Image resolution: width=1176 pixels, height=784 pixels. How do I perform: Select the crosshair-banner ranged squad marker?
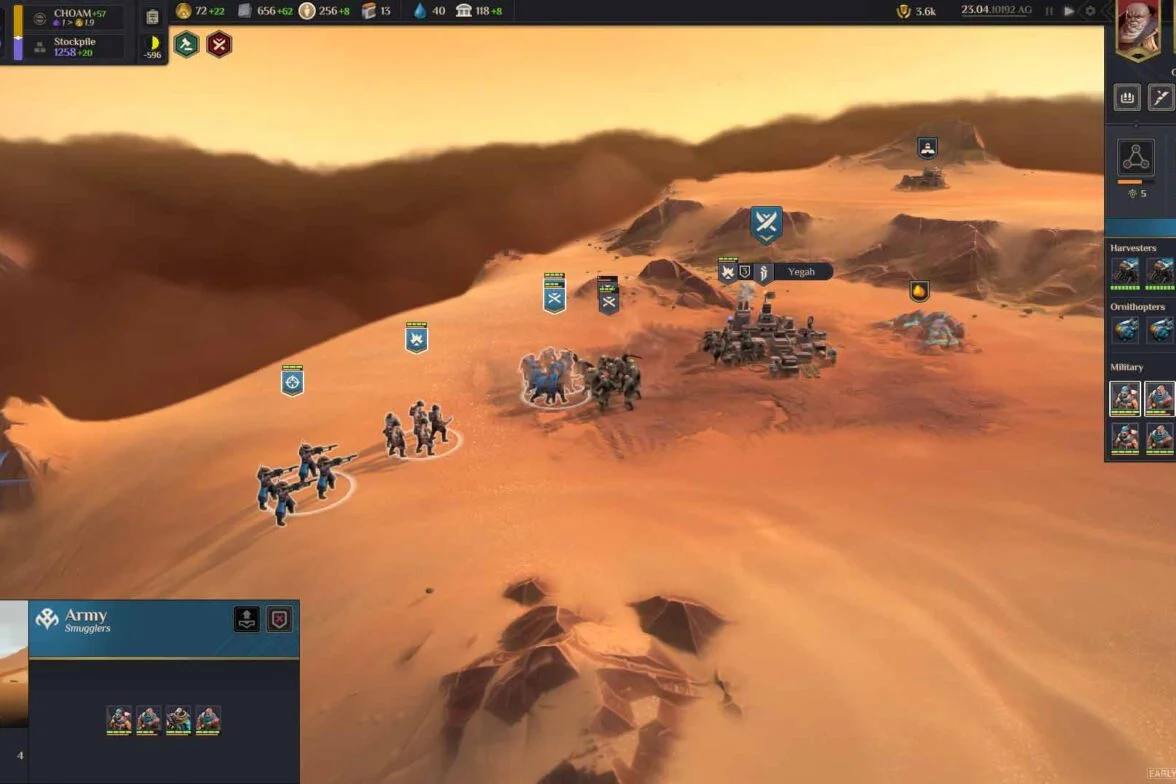pos(292,381)
